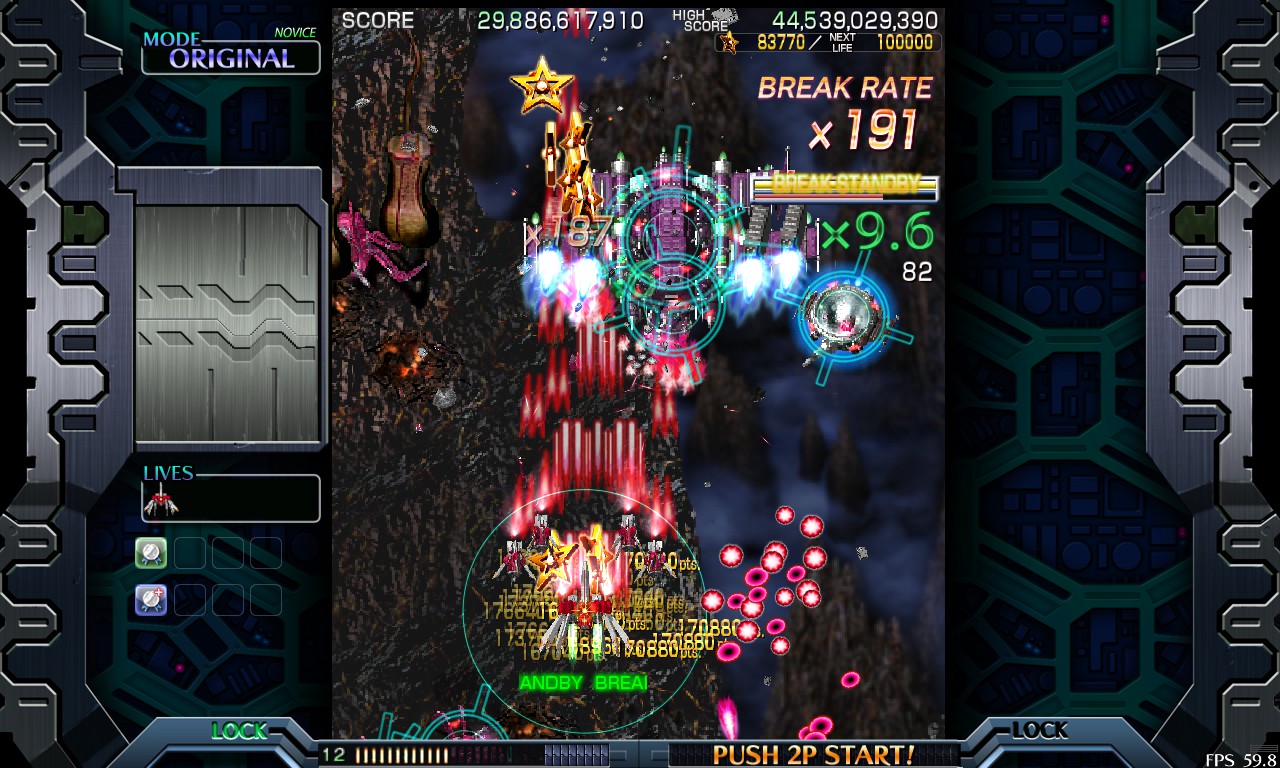Select the green medal icon

151,552
